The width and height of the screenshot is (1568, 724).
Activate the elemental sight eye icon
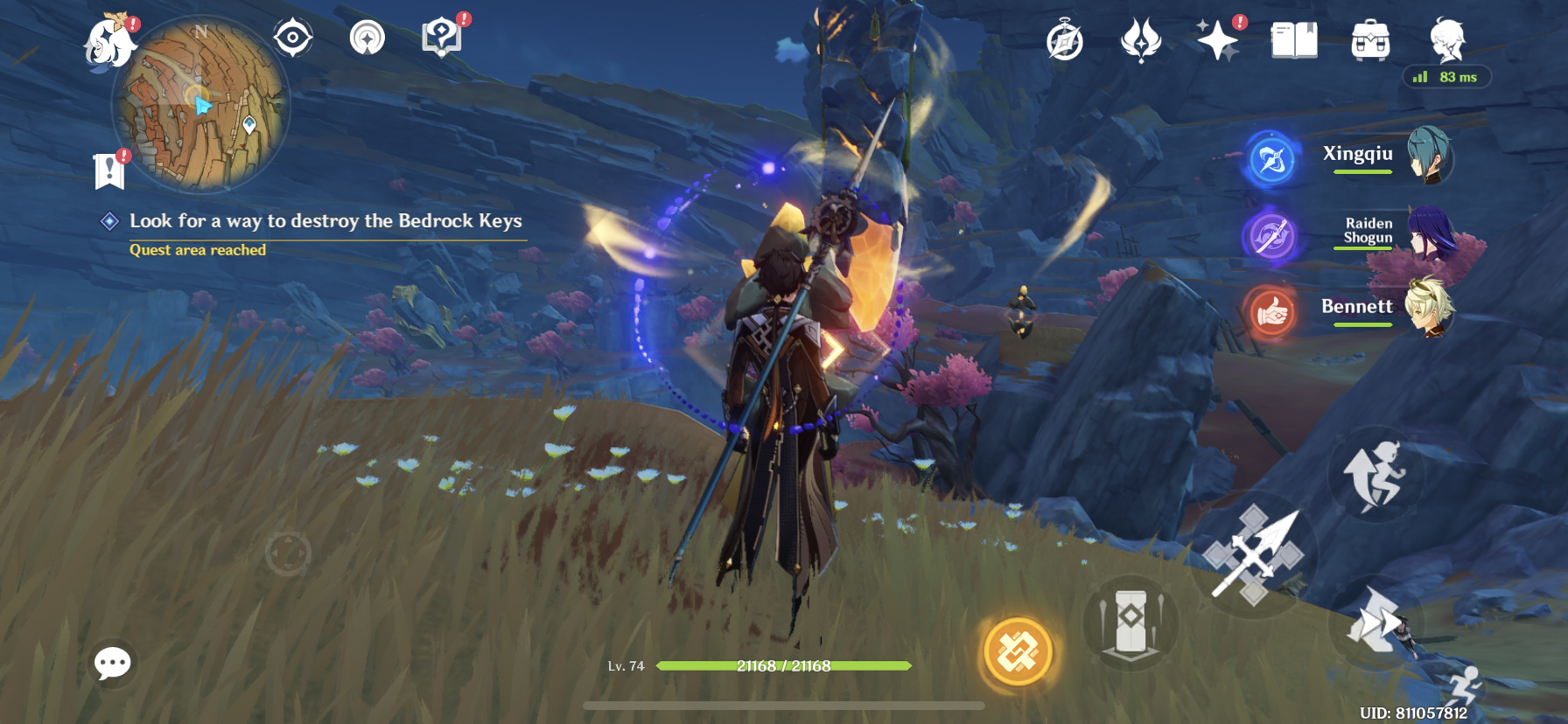(292, 38)
